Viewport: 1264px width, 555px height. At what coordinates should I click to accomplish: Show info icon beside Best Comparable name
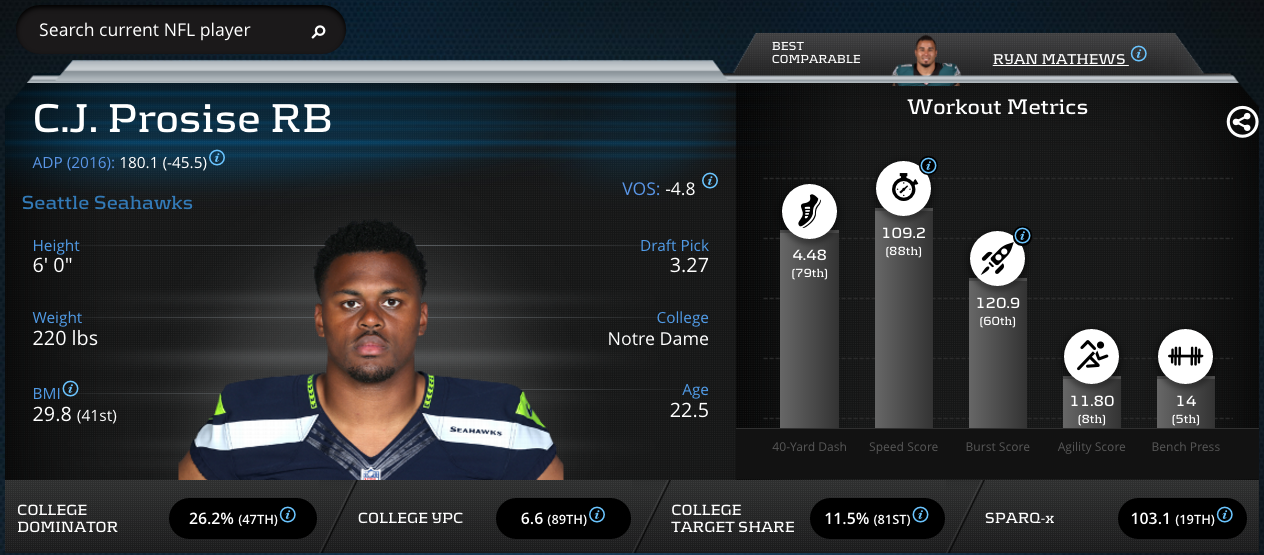[x=1138, y=54]
